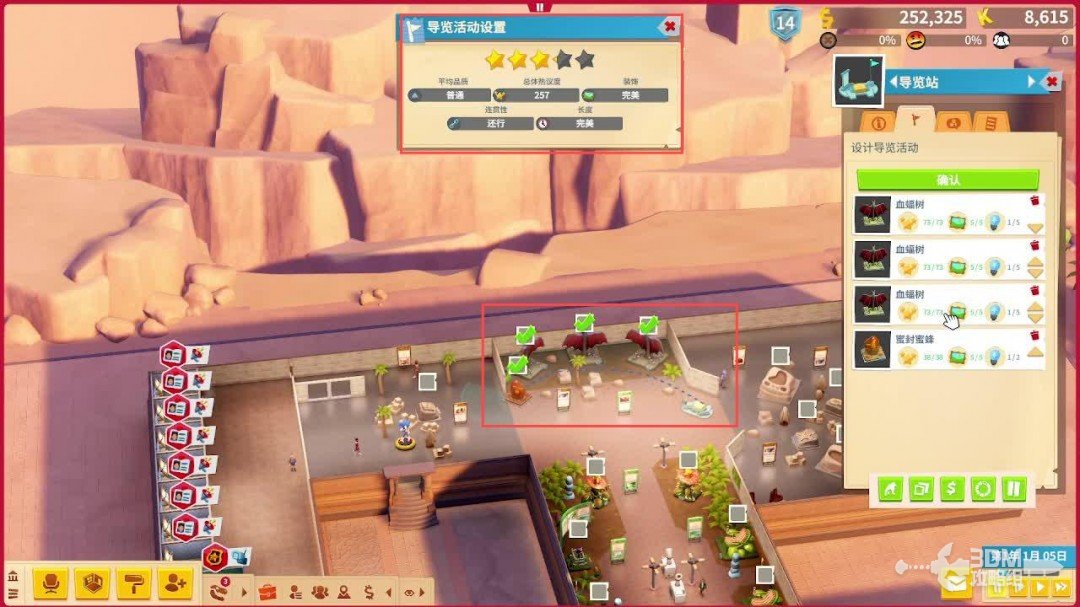Close the 导览站 side panel

point(1050,82)
